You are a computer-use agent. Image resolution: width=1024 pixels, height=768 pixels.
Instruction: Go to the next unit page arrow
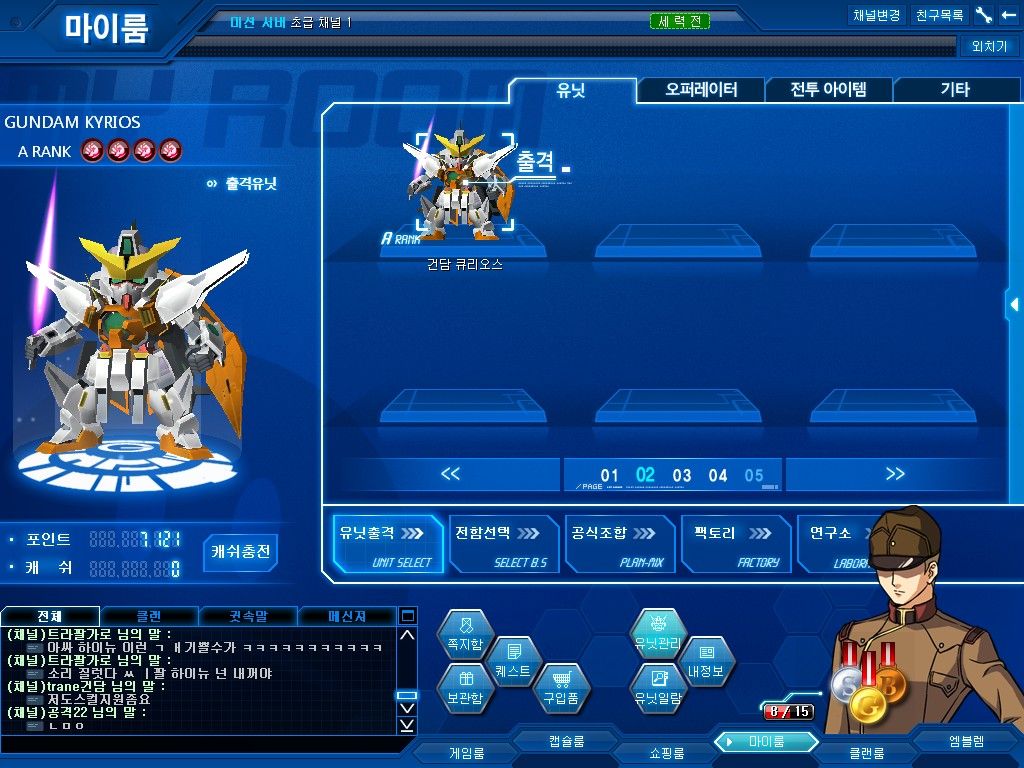click(x=894, y=474)
